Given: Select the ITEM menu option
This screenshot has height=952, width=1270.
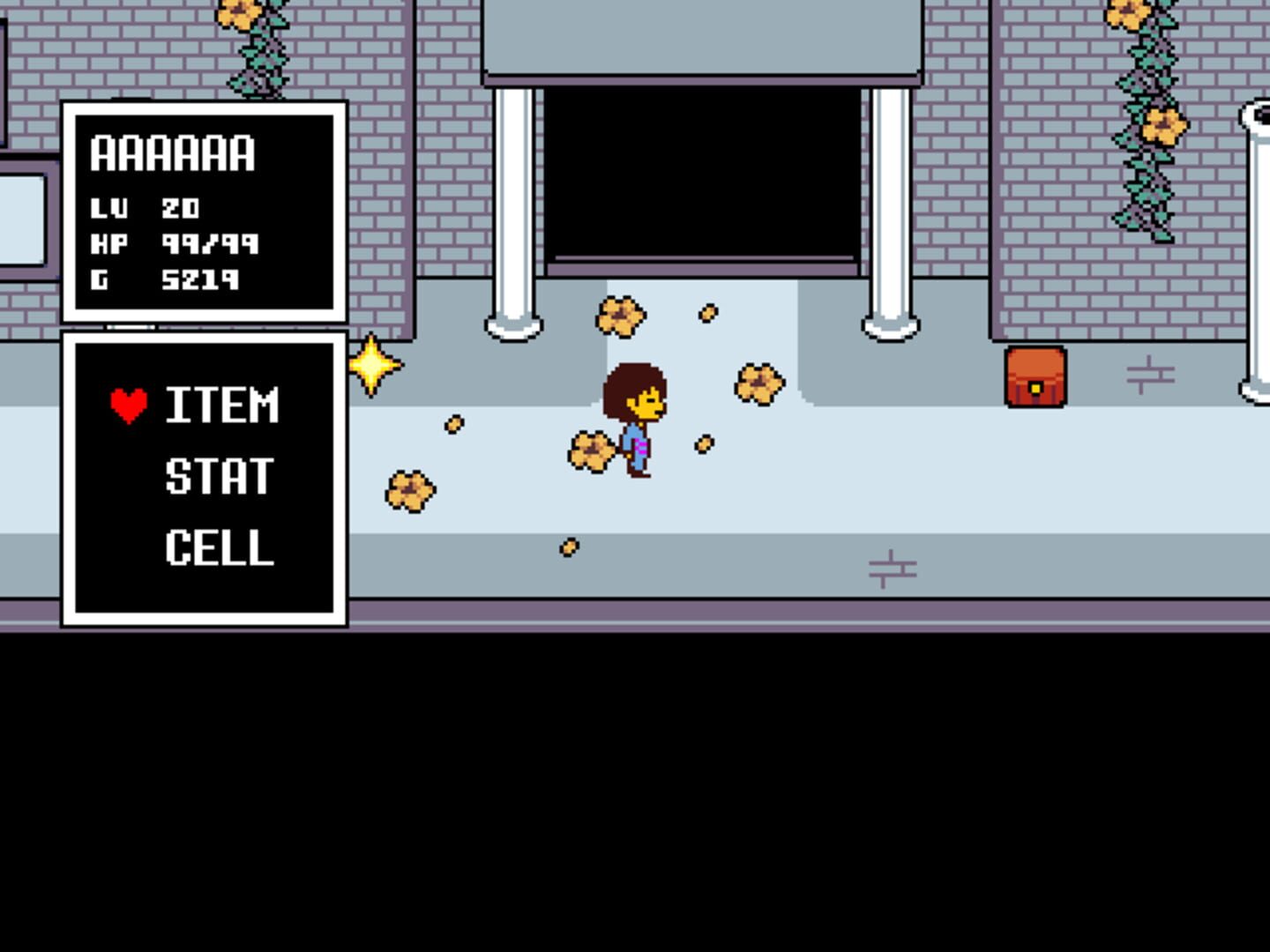Looking at the screenshot, I should pos(221,405).
